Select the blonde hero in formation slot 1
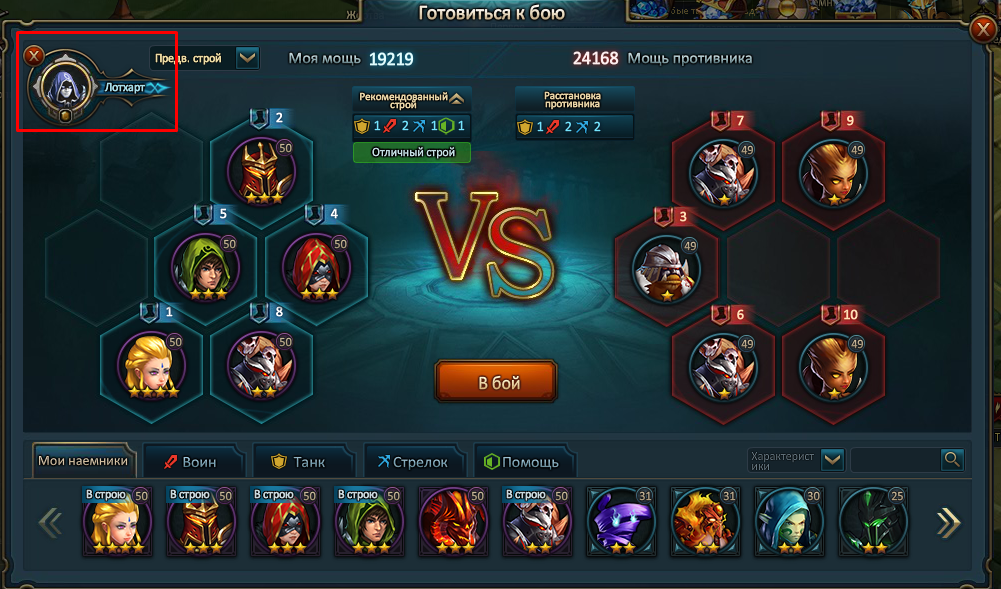The height and width of the screenshot is (589, 1001). pos(151,364)
